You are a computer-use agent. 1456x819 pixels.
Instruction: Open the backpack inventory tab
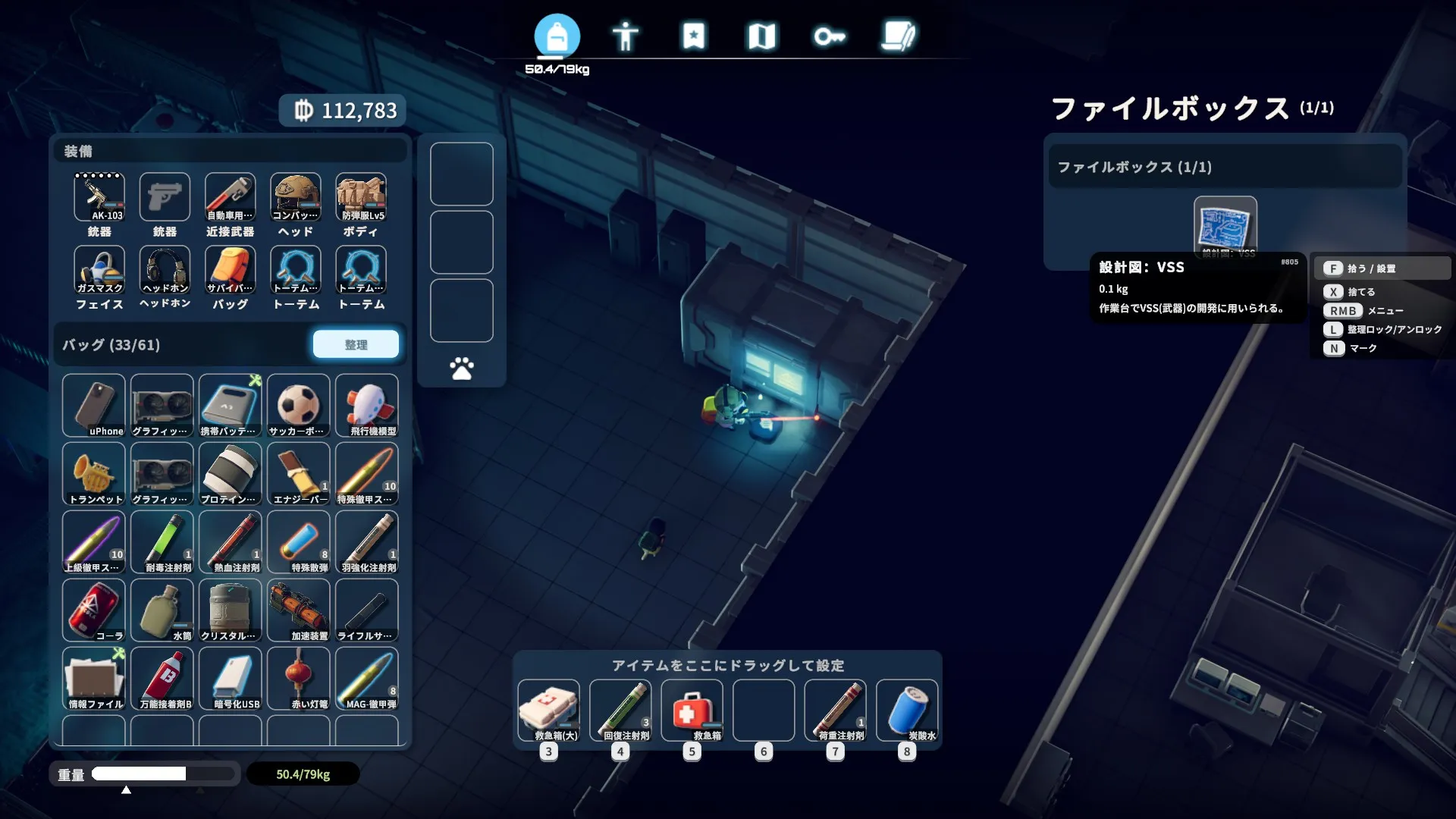coord(557,36)
